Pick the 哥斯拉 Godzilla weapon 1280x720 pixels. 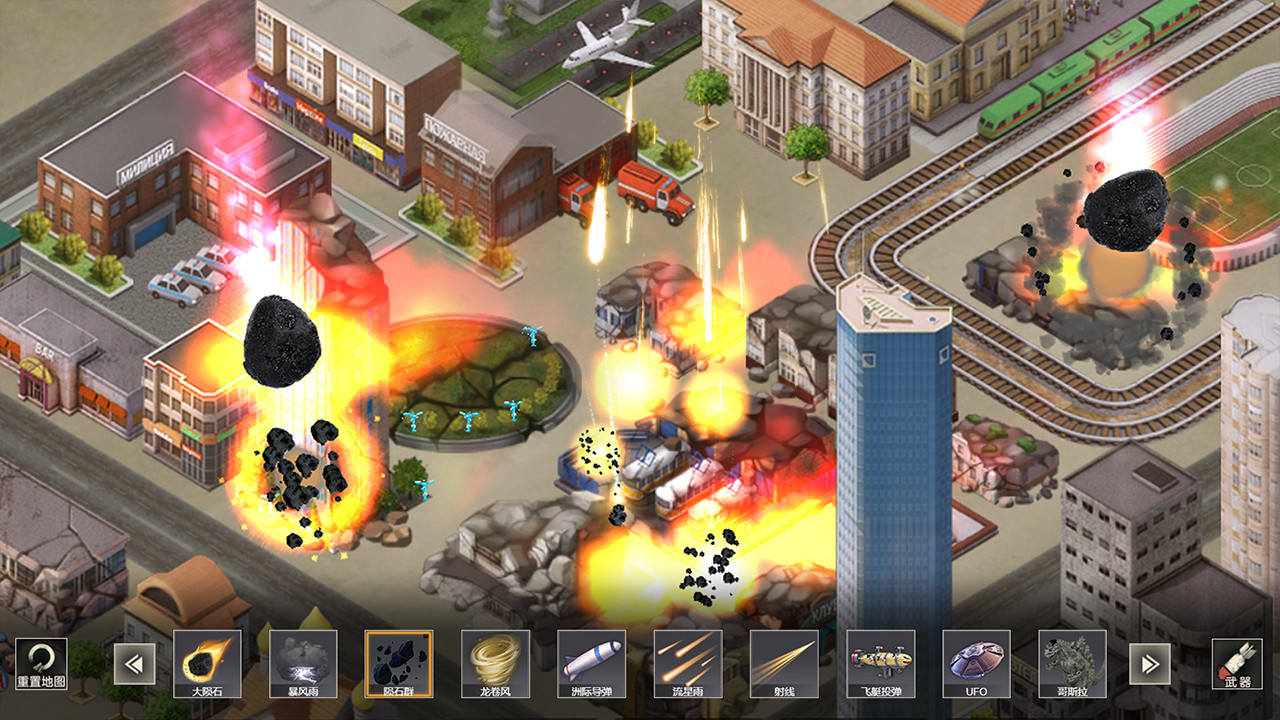click(1072, 663)
